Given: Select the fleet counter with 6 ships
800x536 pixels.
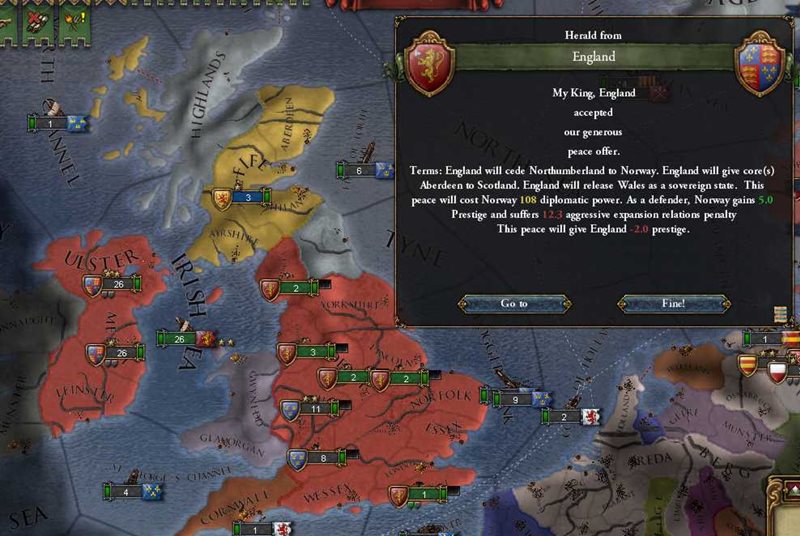Looking at the screenshot, I should pos(359,171).
